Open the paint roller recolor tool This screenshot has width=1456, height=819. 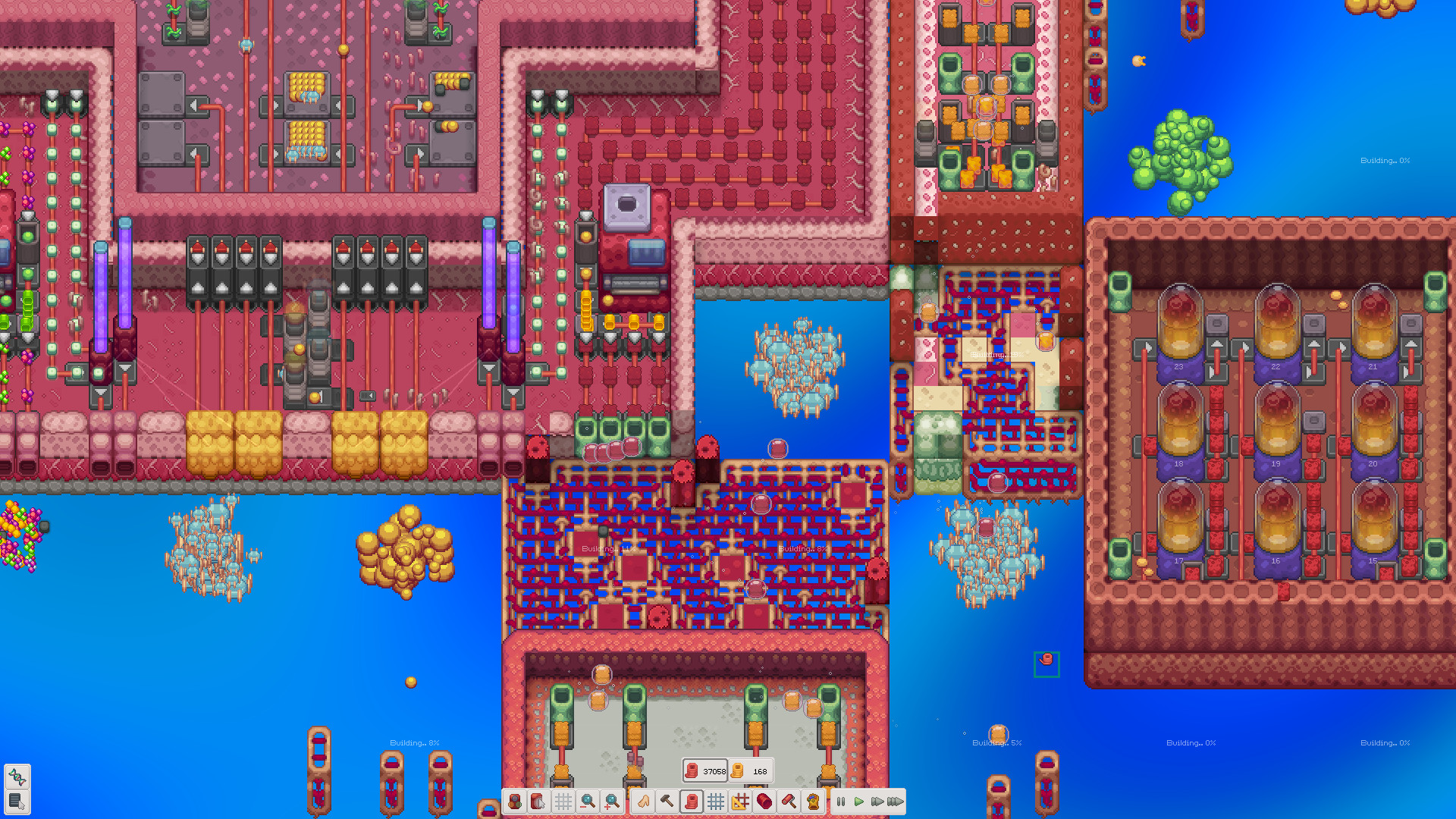[789, 802]
